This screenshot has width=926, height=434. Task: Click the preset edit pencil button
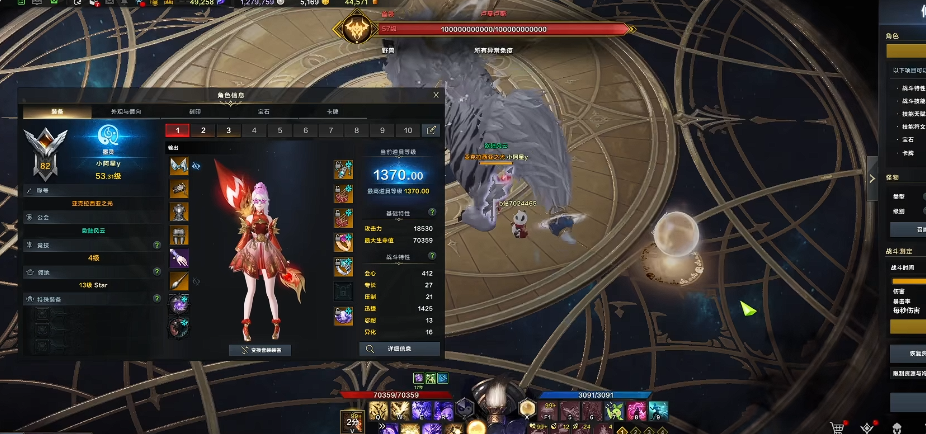tap(431, 130)
